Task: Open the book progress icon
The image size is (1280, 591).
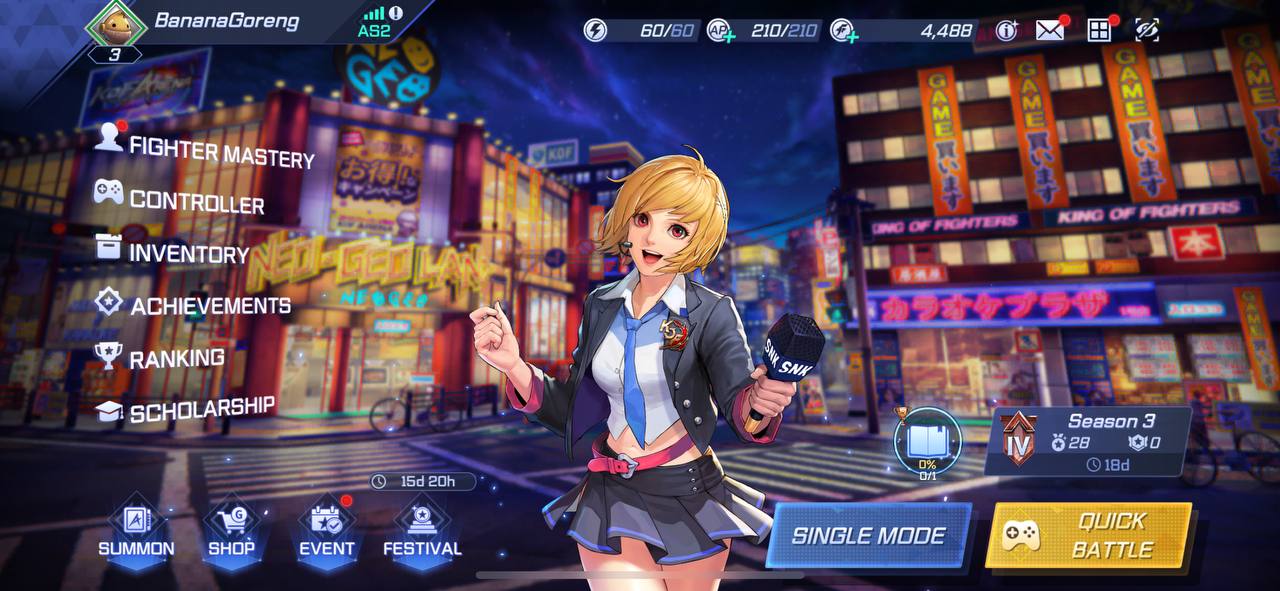Action: coord(927,441)
